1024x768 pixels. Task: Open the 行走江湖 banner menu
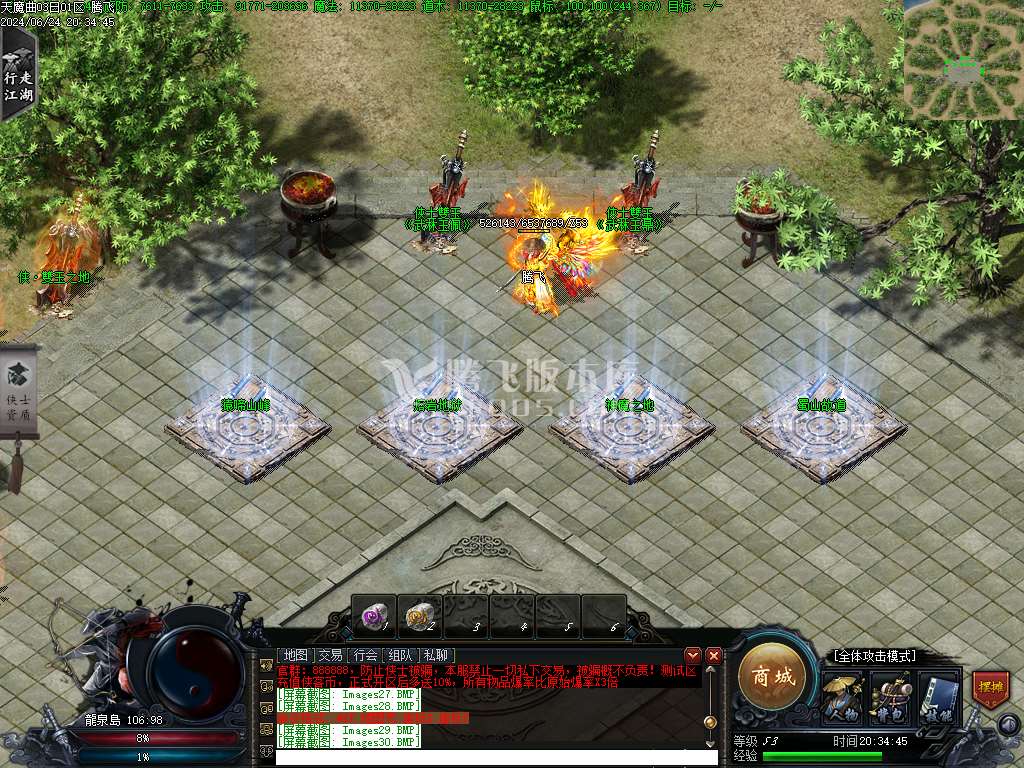[x=18, y=75]
